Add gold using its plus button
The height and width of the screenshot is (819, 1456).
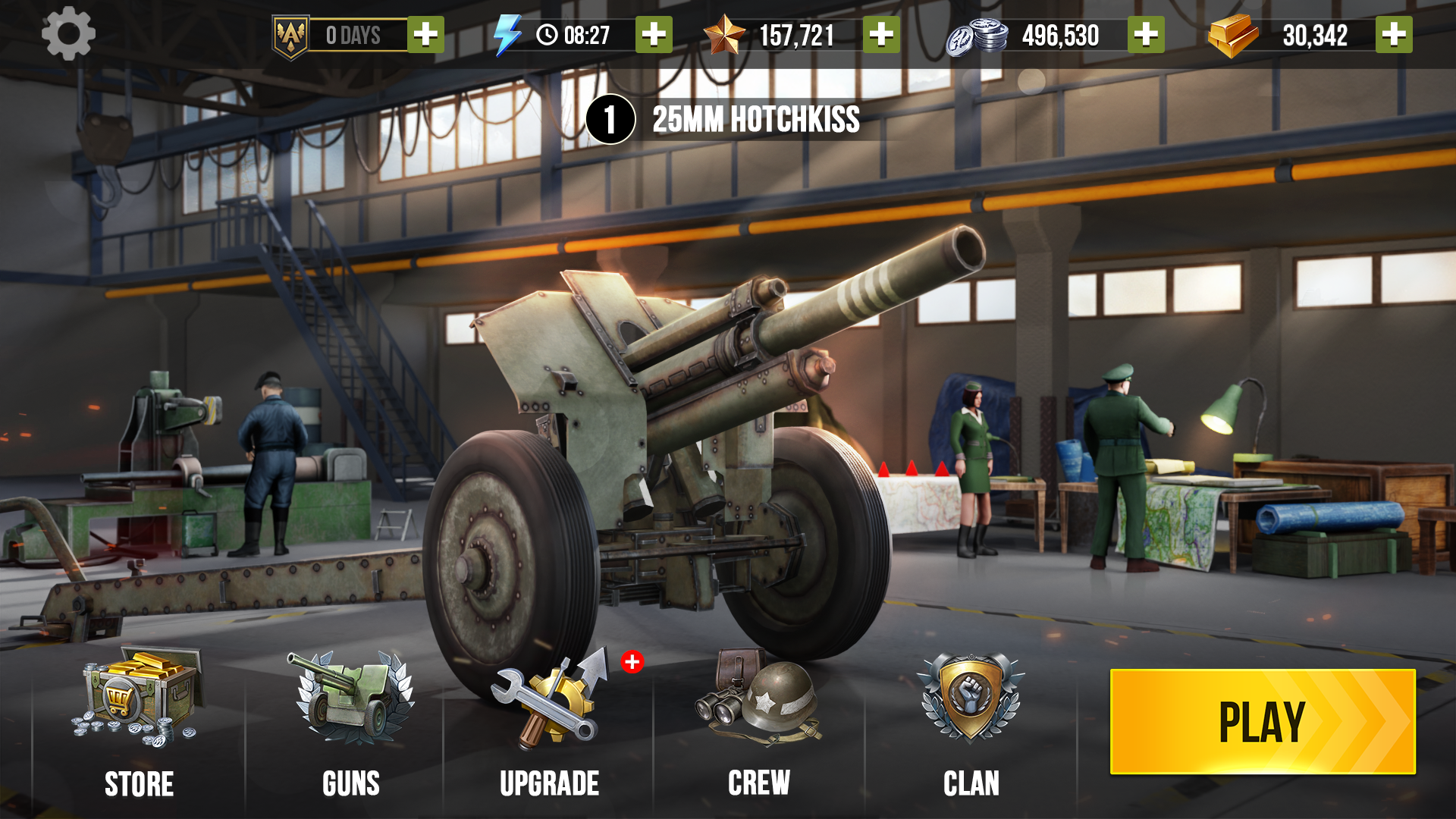click(1394, 34)
